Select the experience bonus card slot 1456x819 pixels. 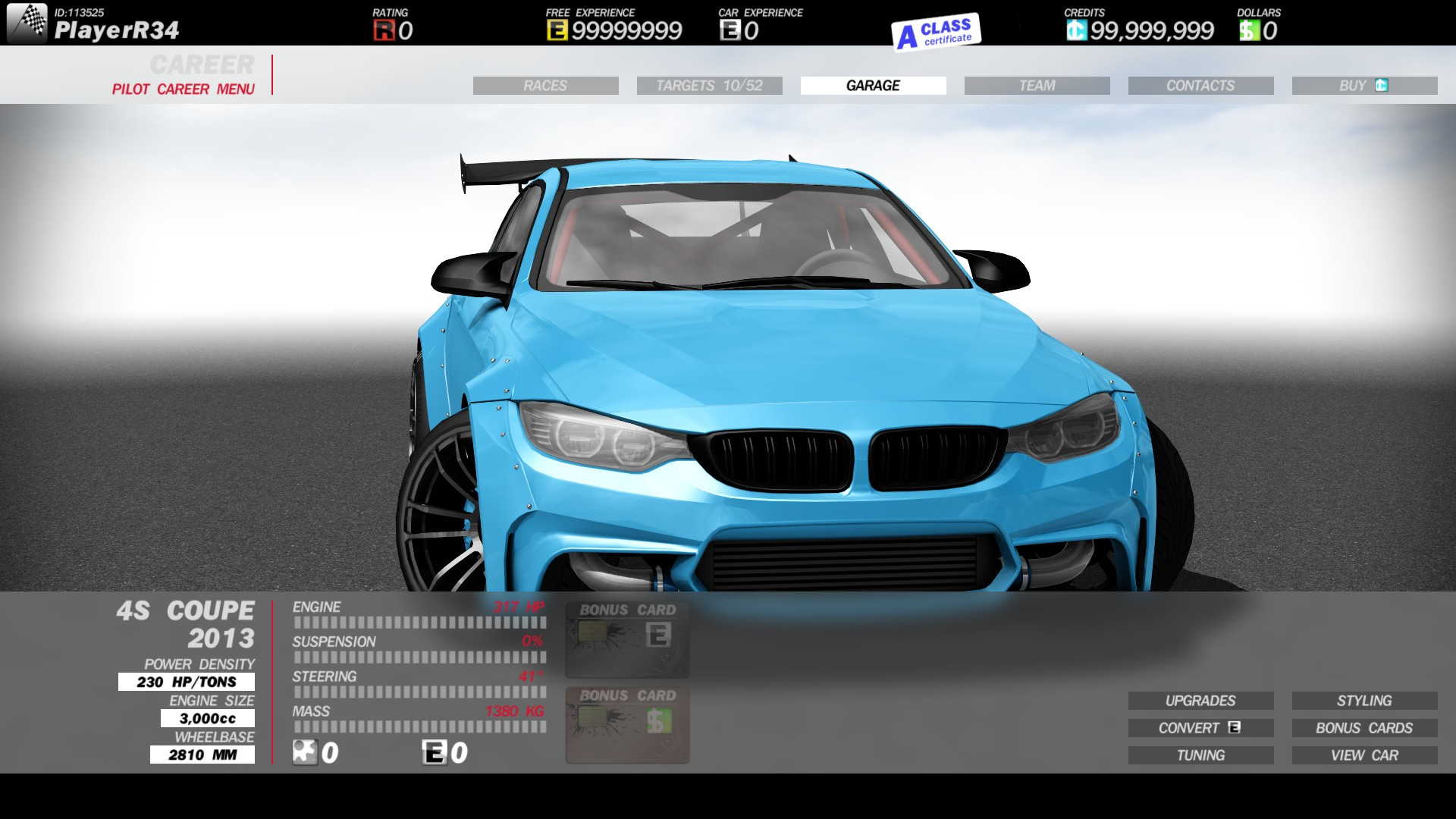[x=627, y=639]
